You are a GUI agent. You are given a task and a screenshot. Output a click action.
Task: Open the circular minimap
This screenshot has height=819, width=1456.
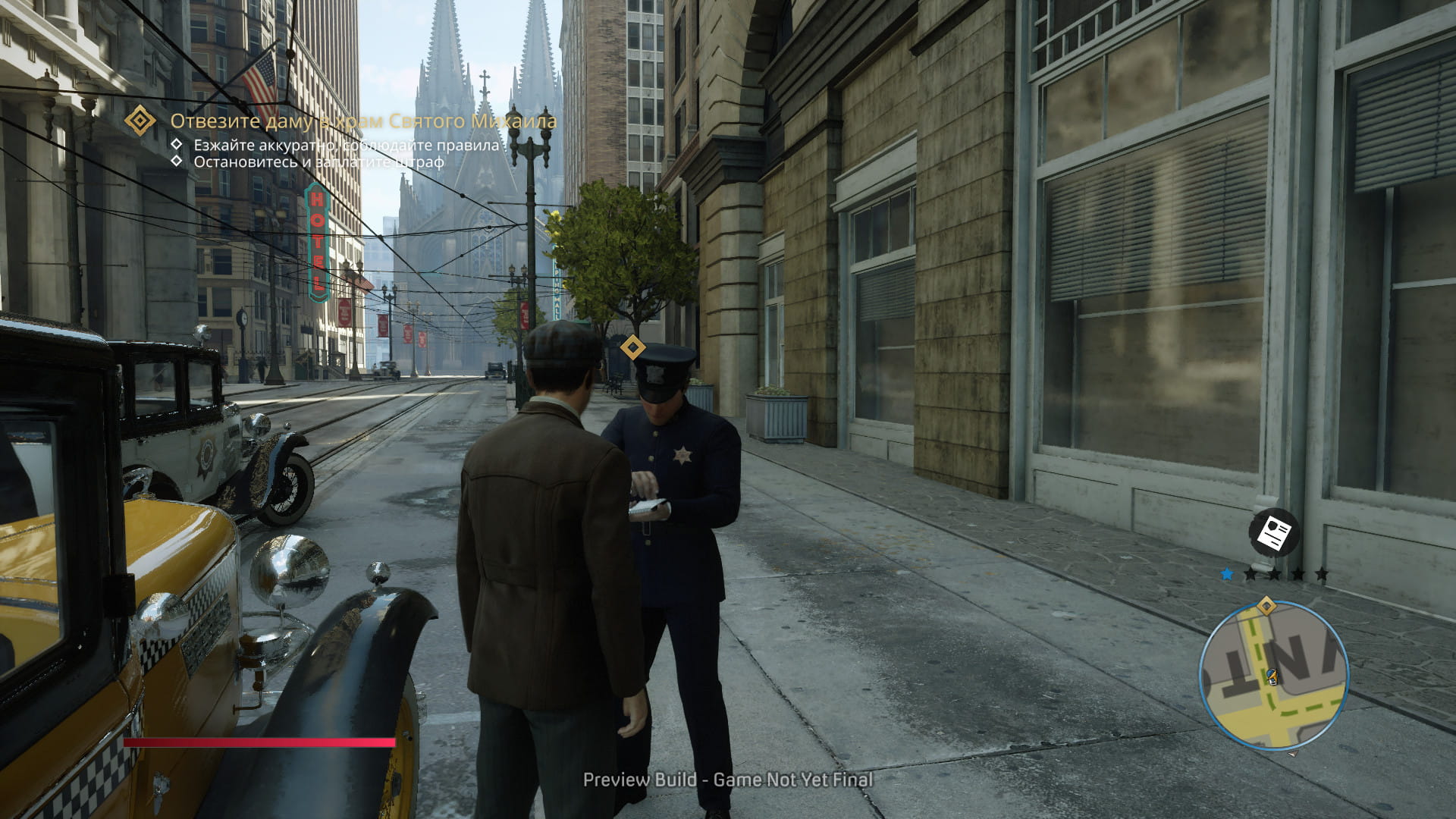click(1274, 676)
